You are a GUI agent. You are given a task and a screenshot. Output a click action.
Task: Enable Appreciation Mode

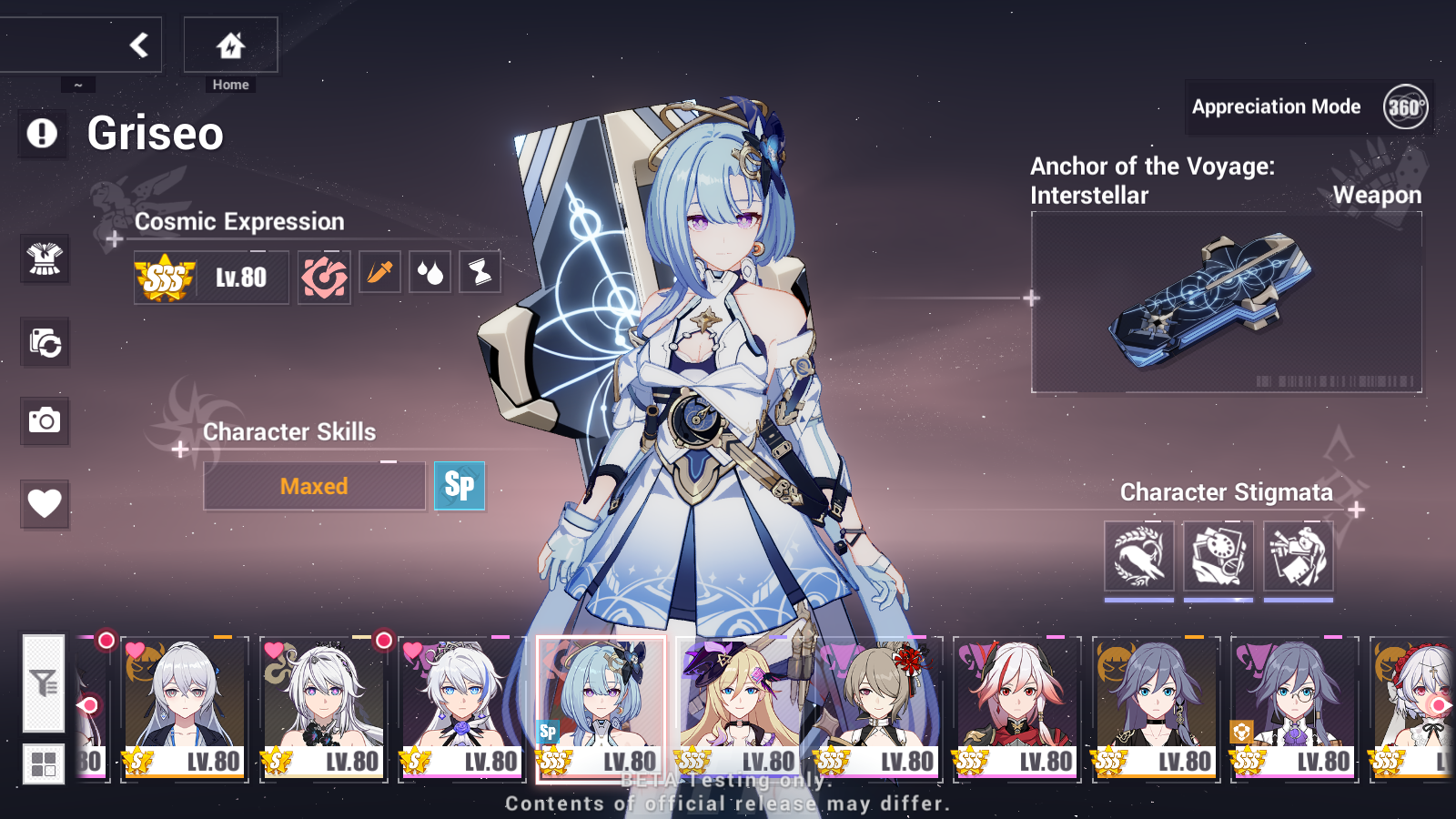coord(1278,106)
